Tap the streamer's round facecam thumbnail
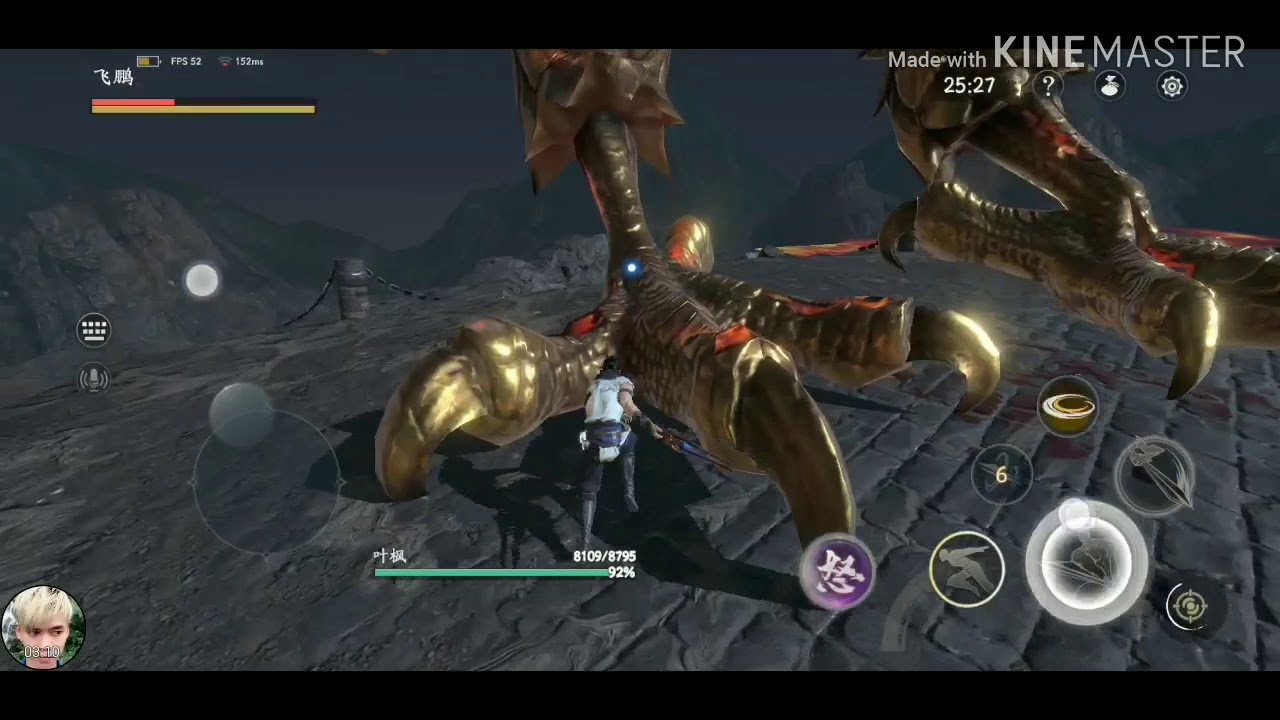Image resolution: width=1280 pixels, height=720 pixels. coord(43,627)
